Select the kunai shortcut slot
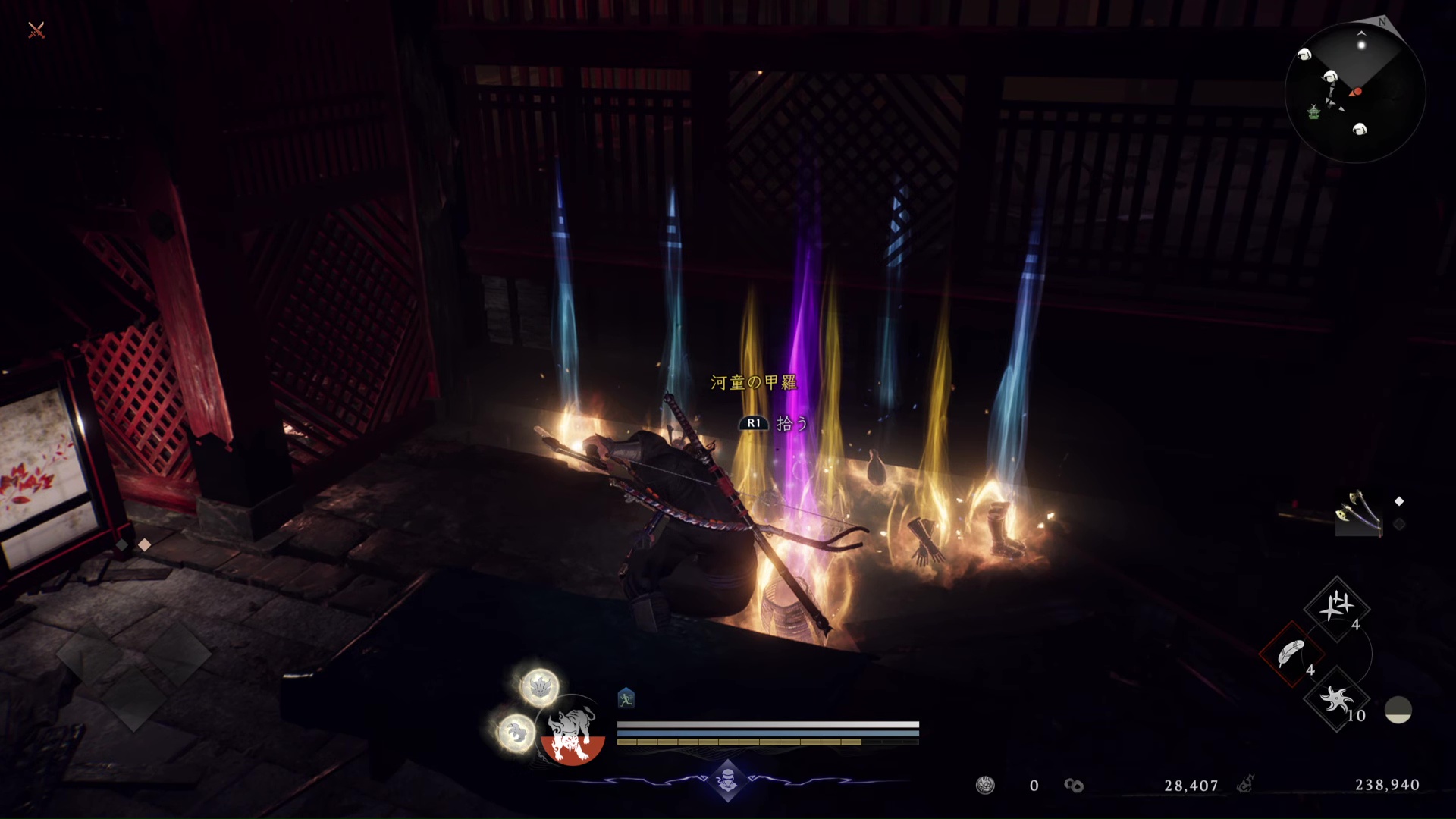This screenshot has width=1456, height=819. (1336, 608)
